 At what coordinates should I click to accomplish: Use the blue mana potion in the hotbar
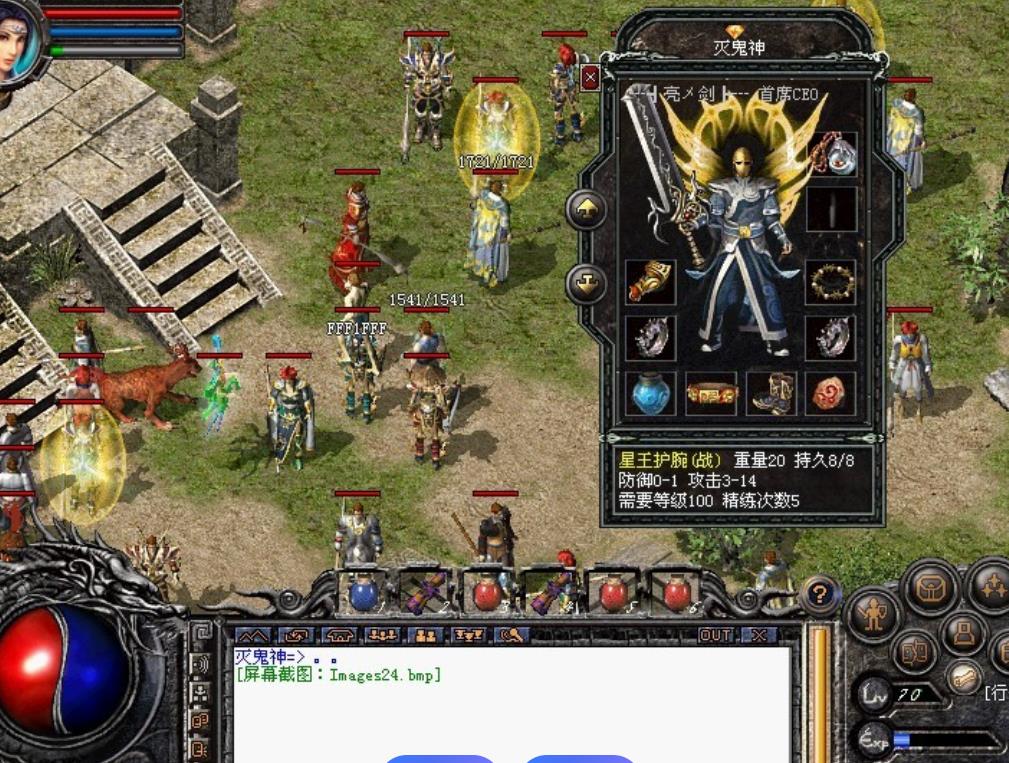(x=364, y=593)
